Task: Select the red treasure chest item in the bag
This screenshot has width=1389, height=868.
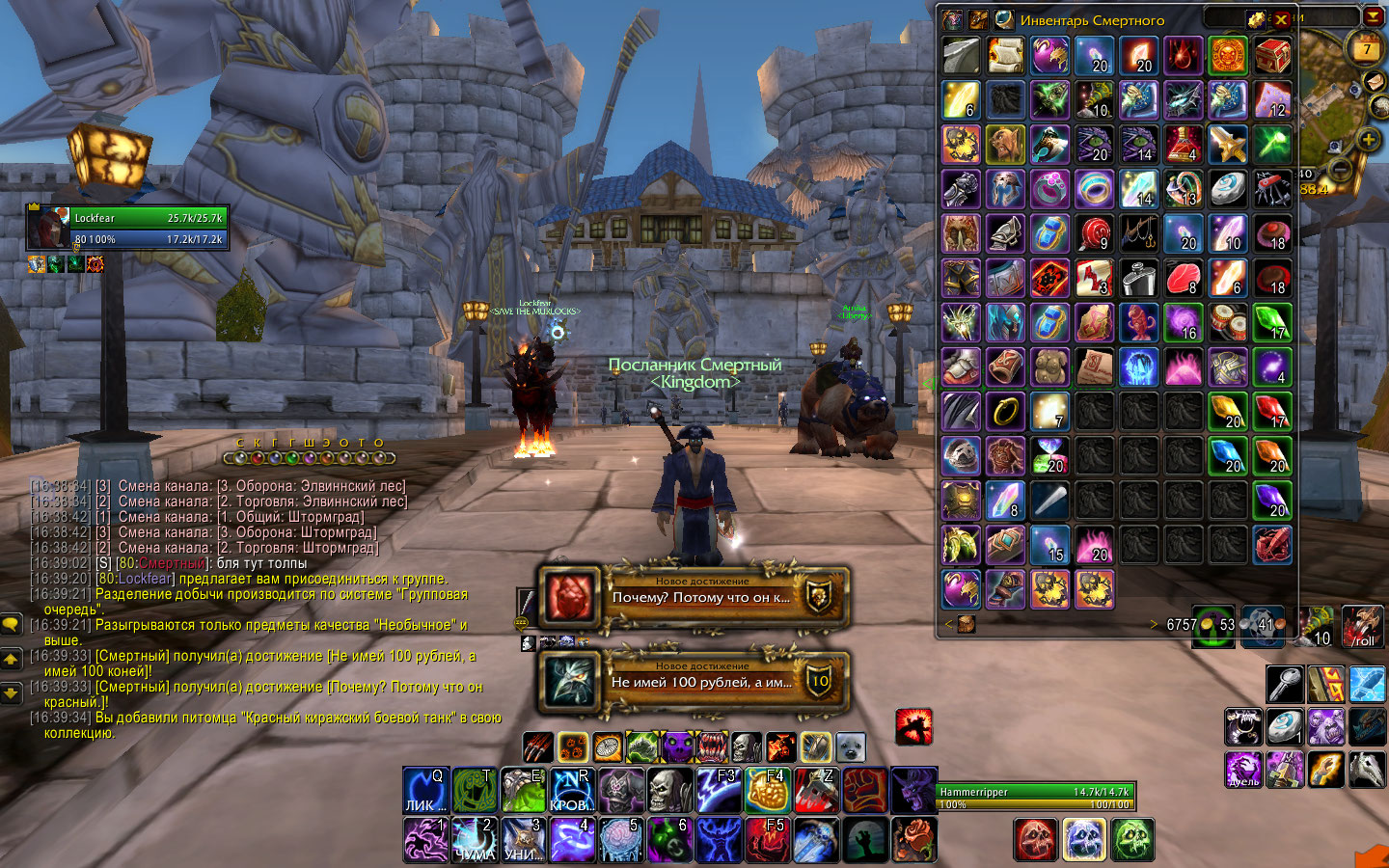Action: [x=1272, y=56]
